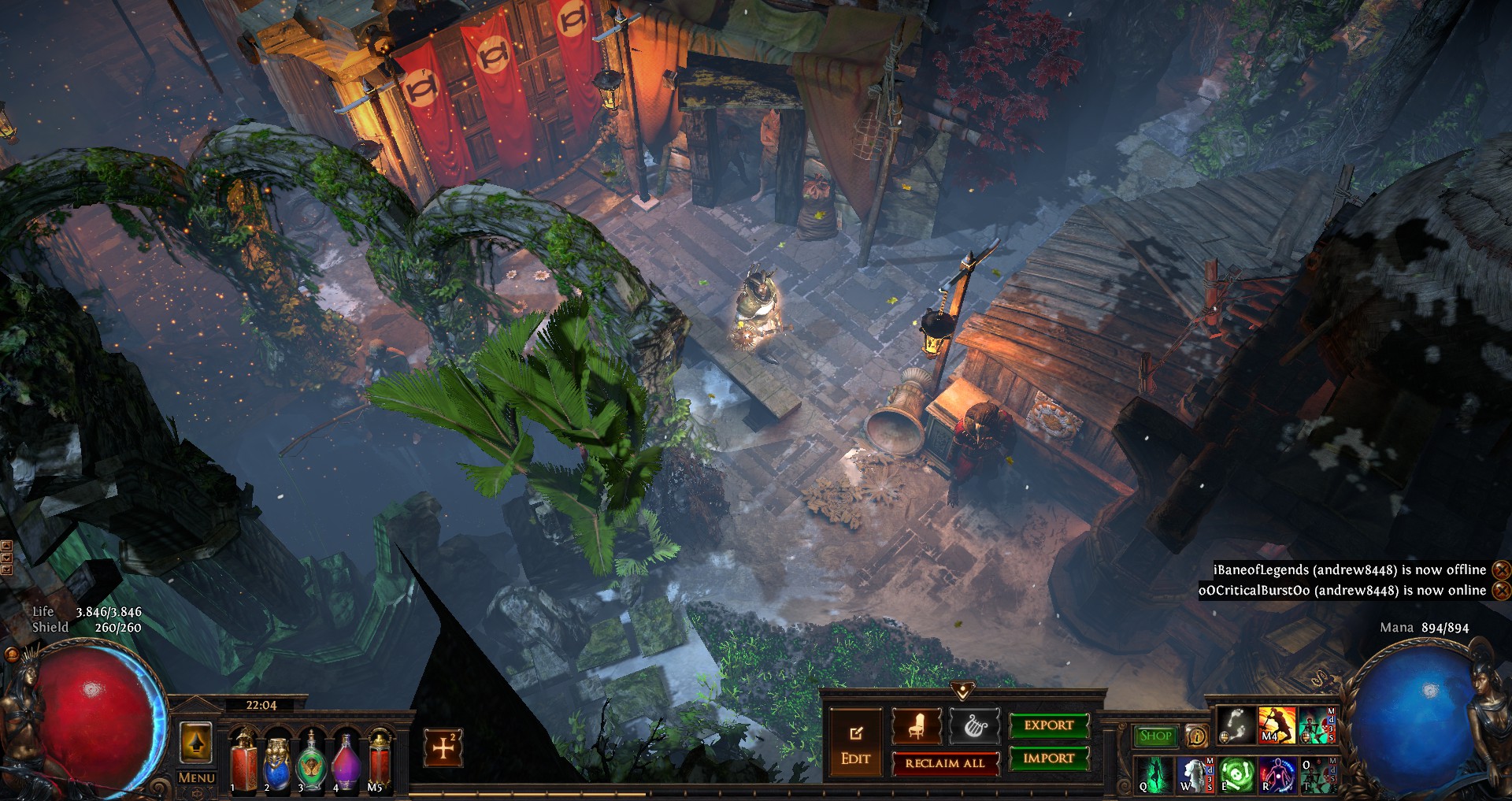Dismiss the oOCriticalBurstOo online notification
The width and height of the screenshot is (1512, 801).
(x=1502, y=590)
